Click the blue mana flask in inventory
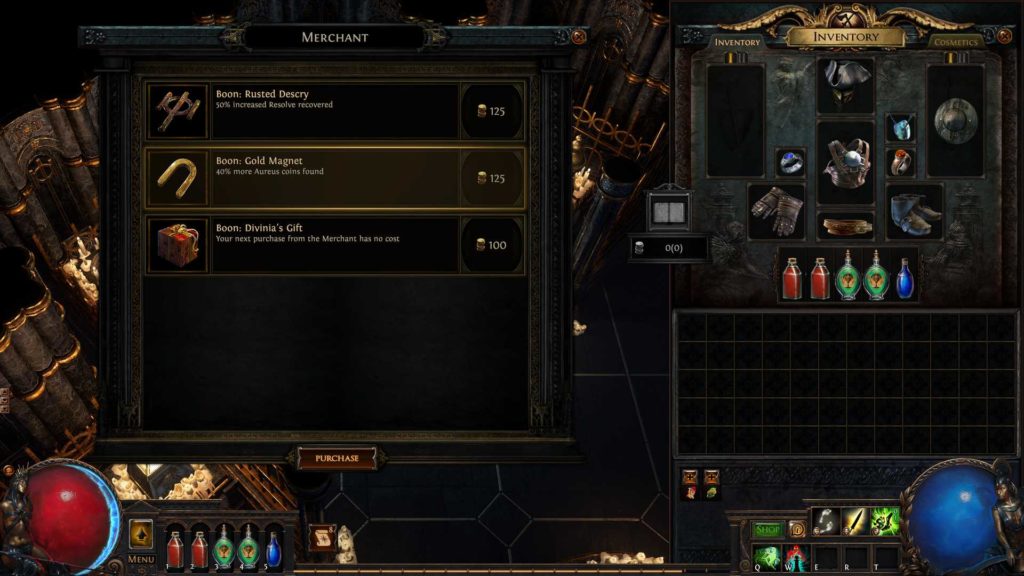The height and width of the screenshot is (576, 1024). (904, 278)
